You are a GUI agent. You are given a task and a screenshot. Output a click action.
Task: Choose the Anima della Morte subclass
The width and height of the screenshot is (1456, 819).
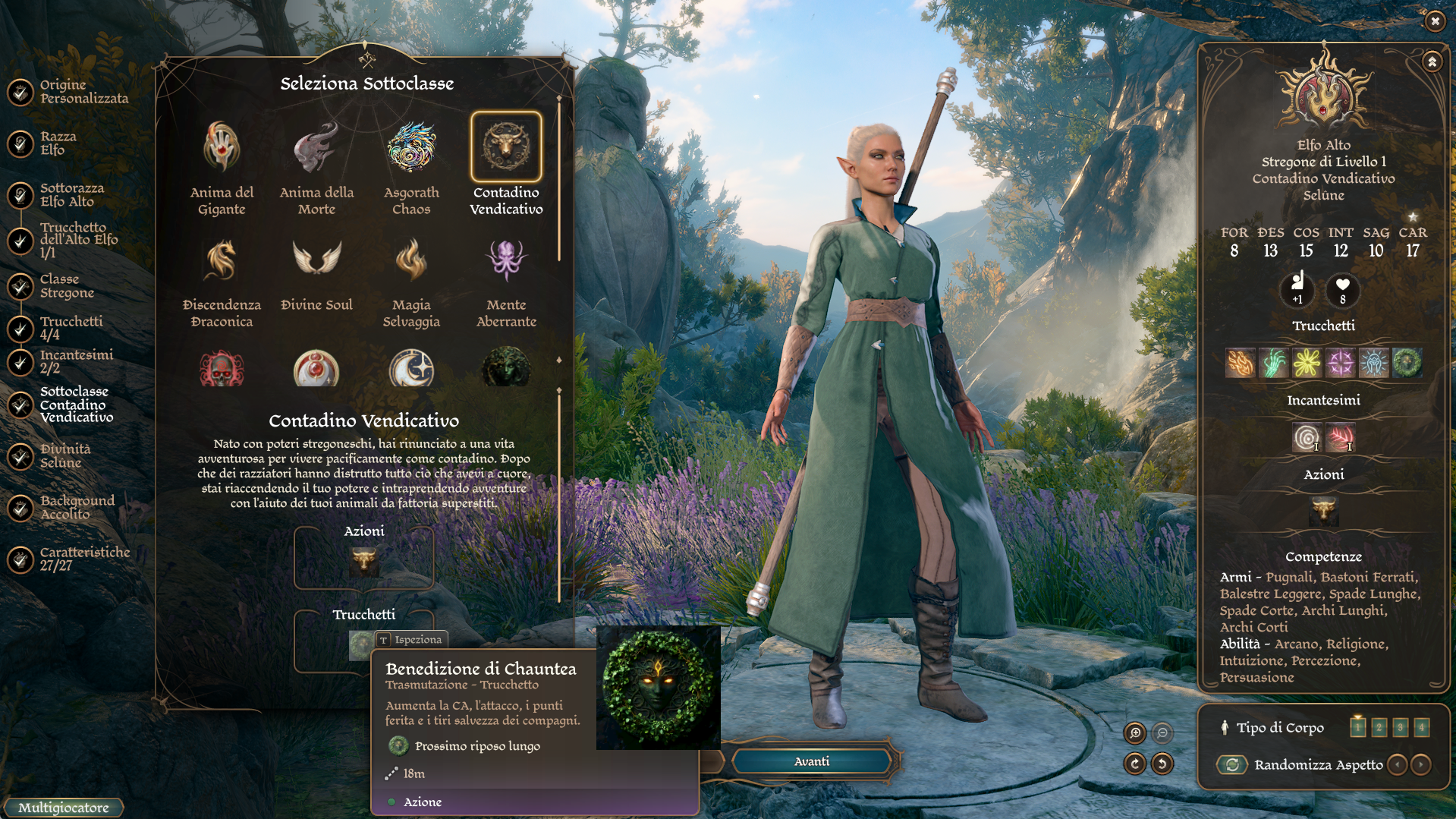(316, 147)
